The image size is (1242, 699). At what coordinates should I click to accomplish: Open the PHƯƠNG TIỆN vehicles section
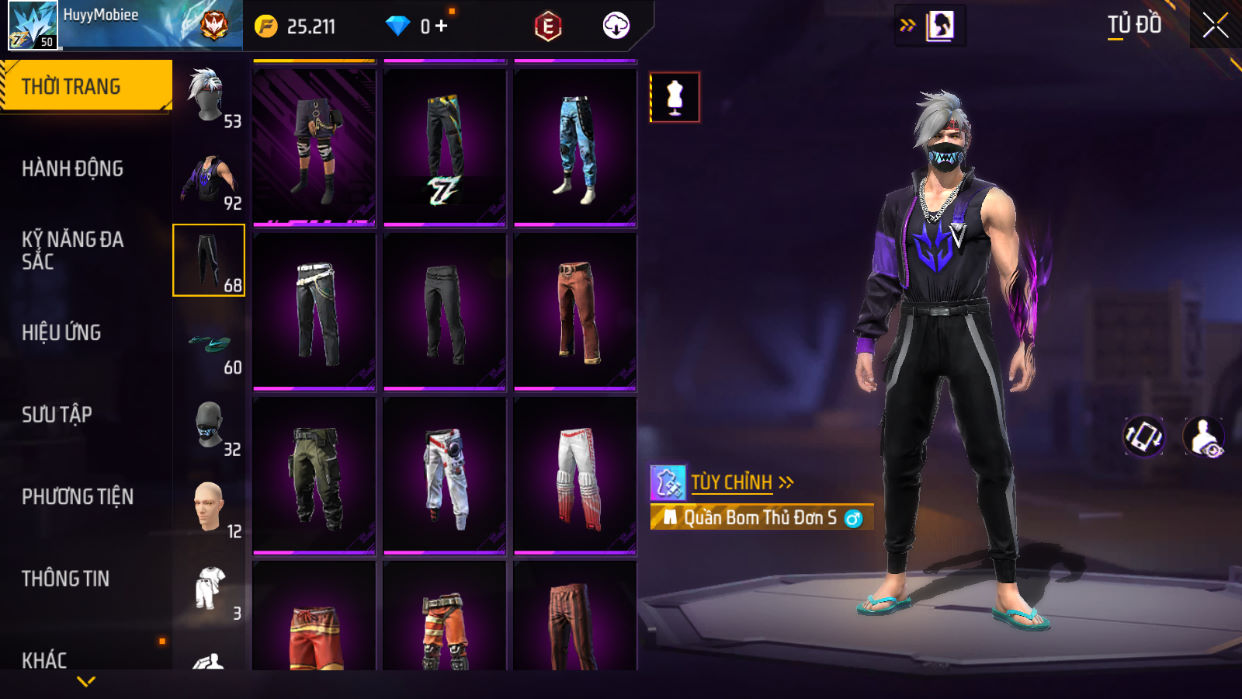coord(78,496)
